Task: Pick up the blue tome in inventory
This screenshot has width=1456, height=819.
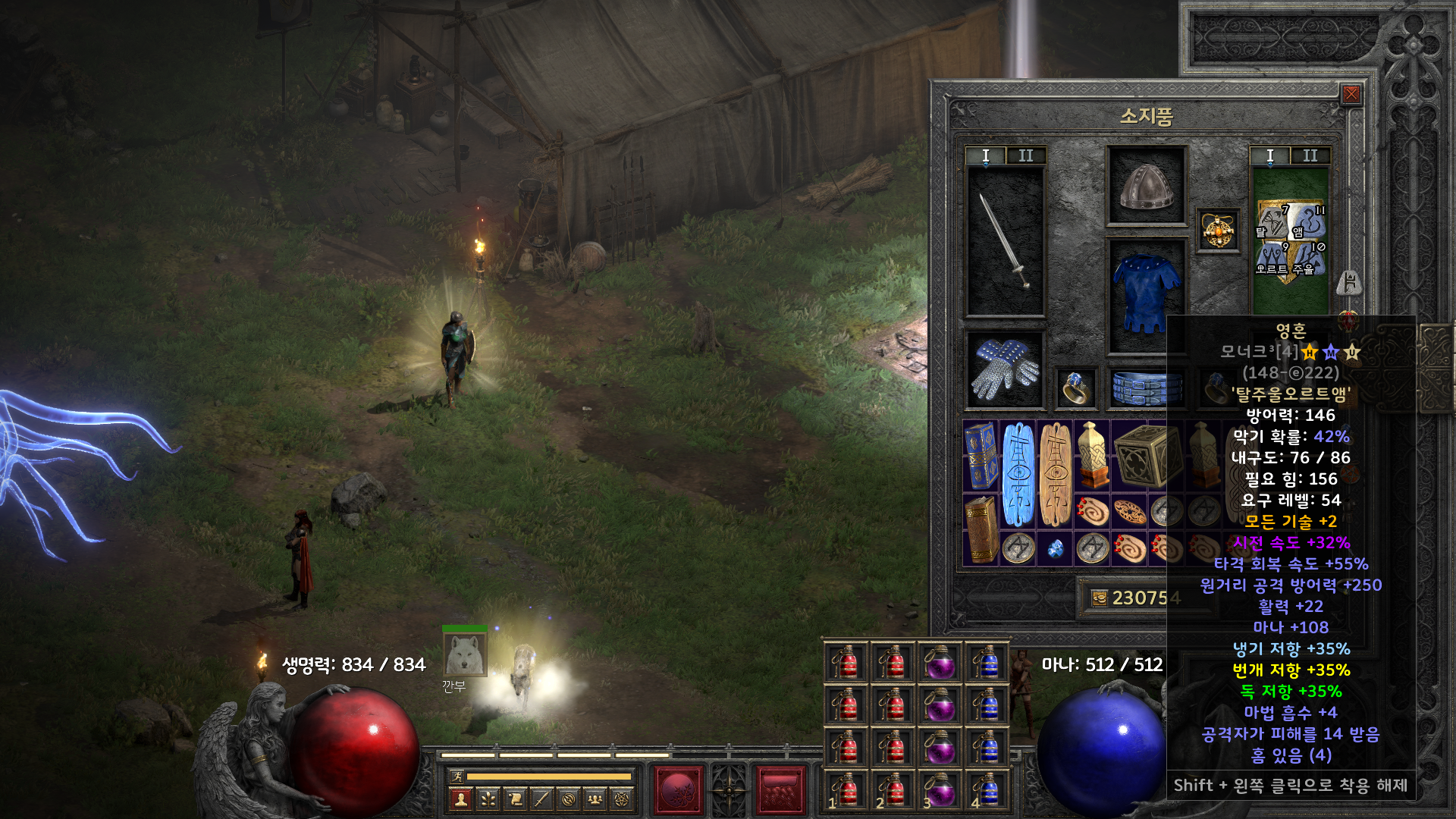Action: point(981,455)
